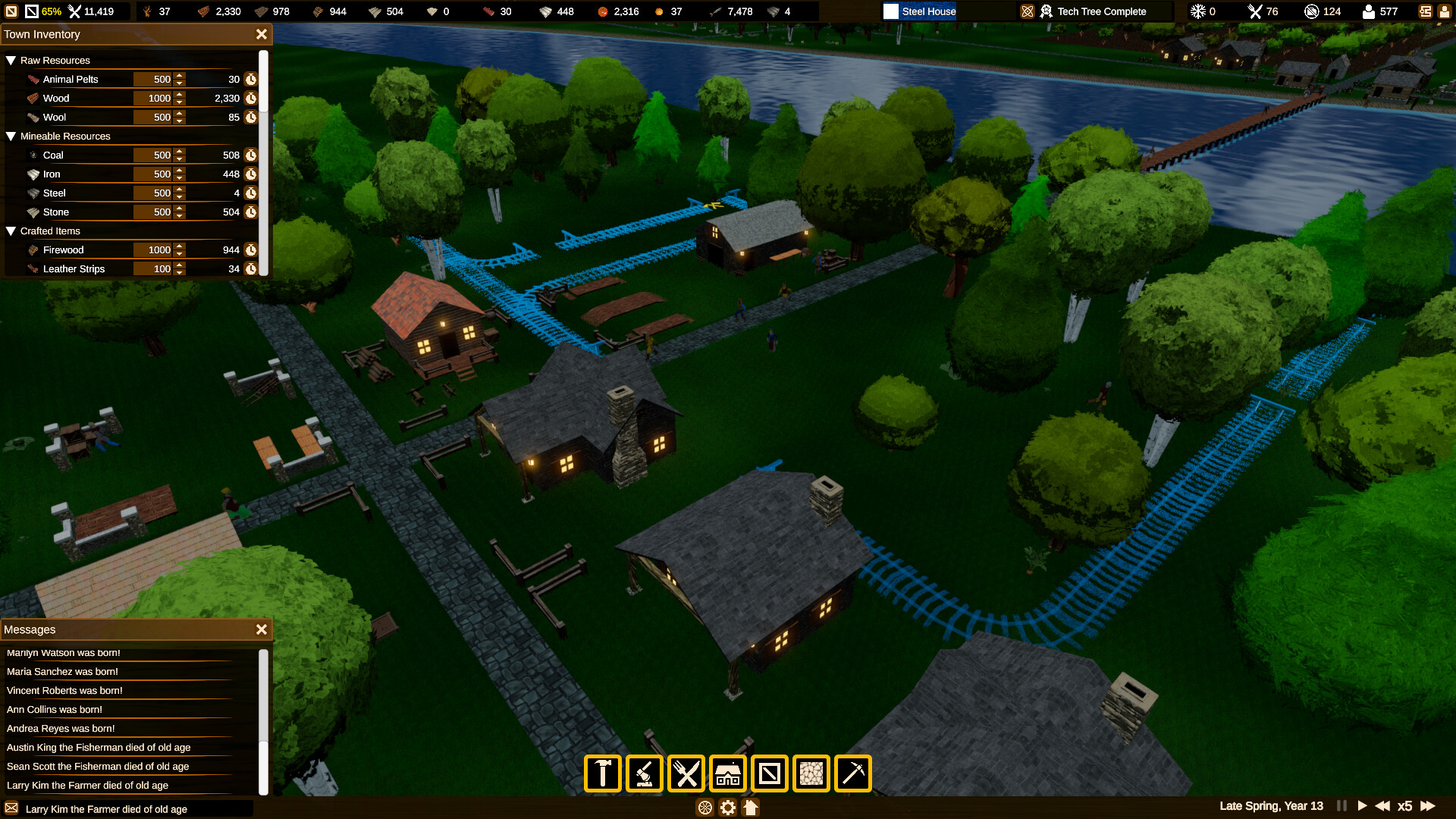
Task: Open the housing build menu
Action: coord(727,773)
